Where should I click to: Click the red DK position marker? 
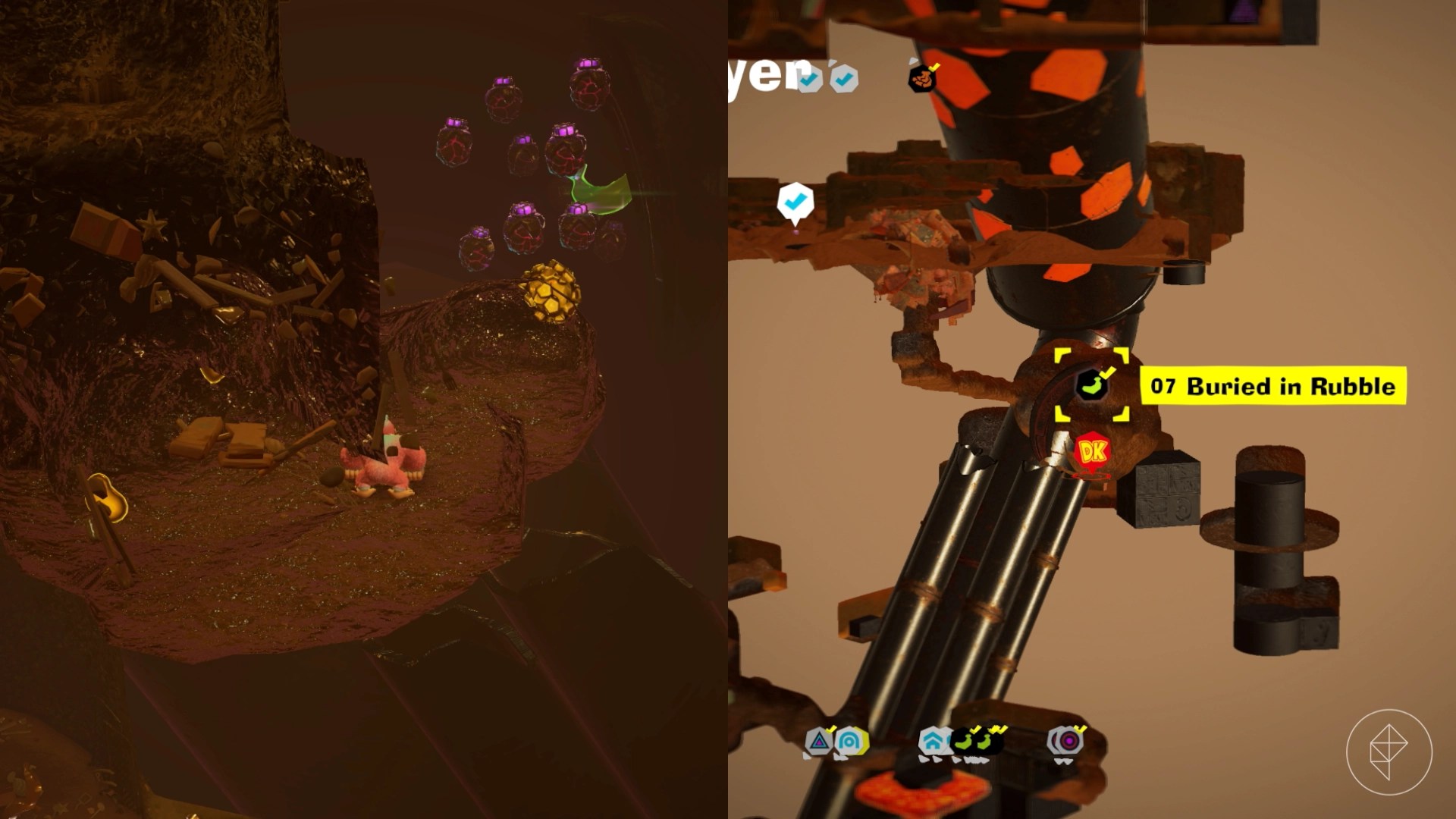click(x=1092, y=453)
